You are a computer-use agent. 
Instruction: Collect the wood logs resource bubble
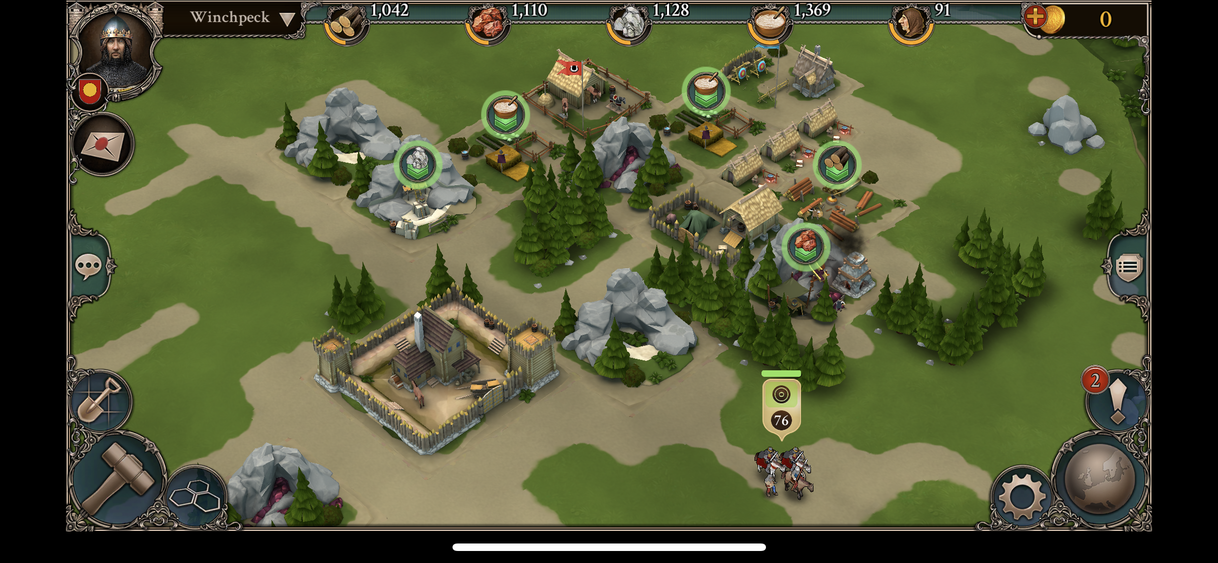pos(836,165)
